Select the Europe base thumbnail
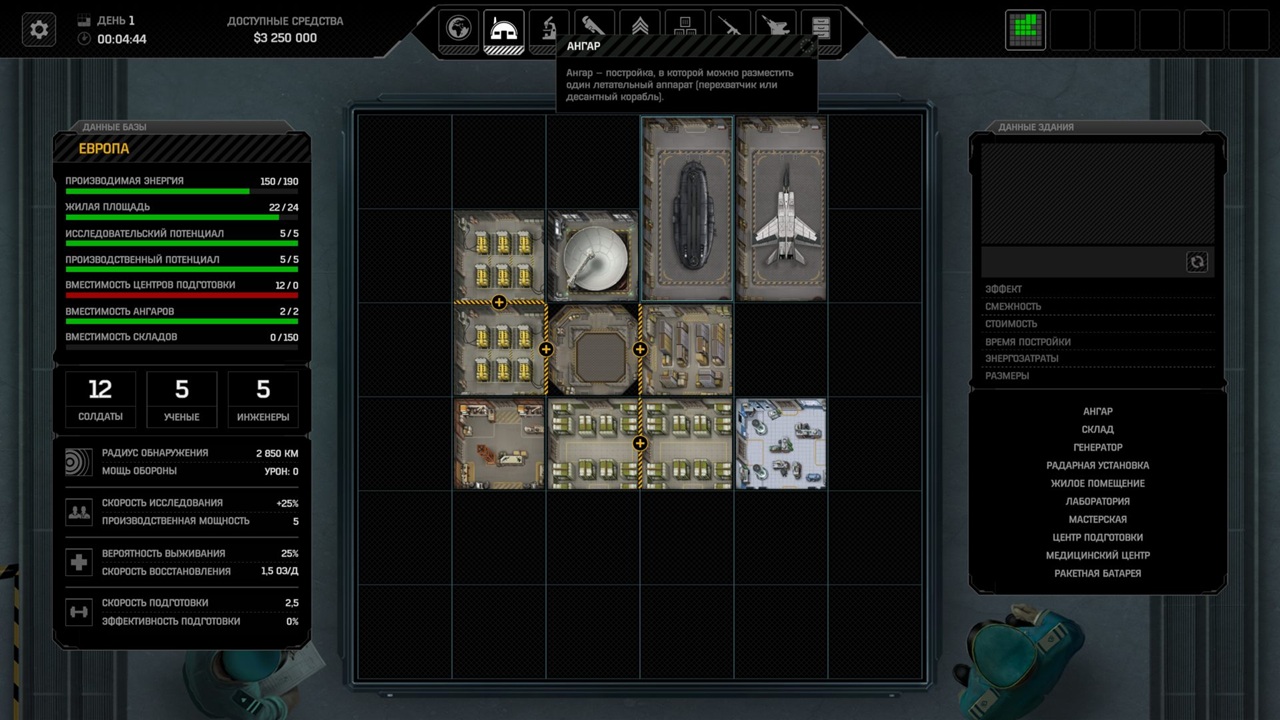This screenshot has height=720, width=1280. 1025,30
